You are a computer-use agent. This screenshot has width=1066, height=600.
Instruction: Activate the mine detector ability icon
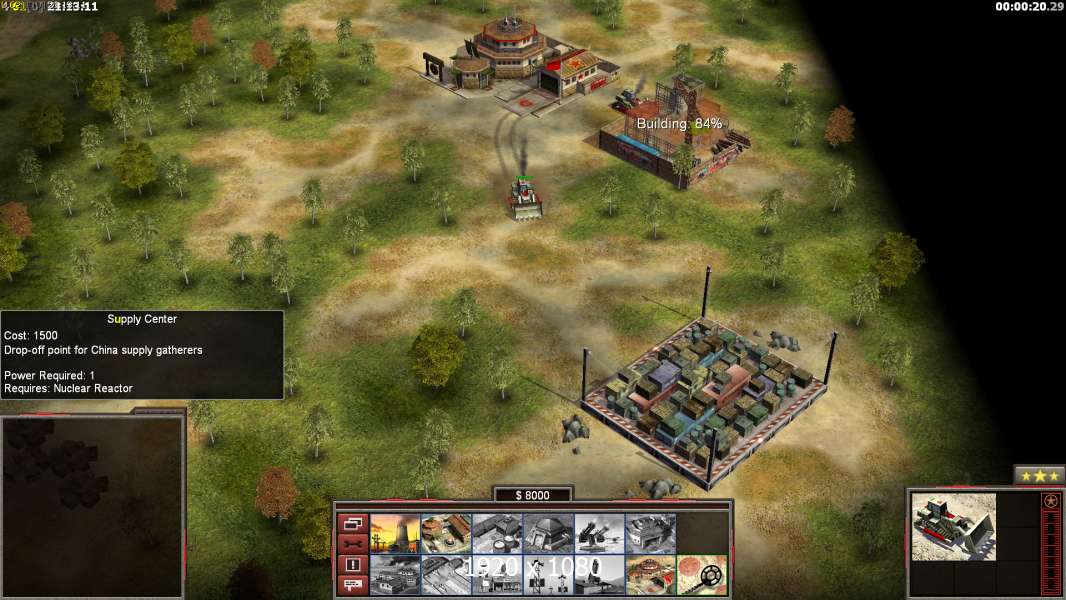click(x=702, y=574)
